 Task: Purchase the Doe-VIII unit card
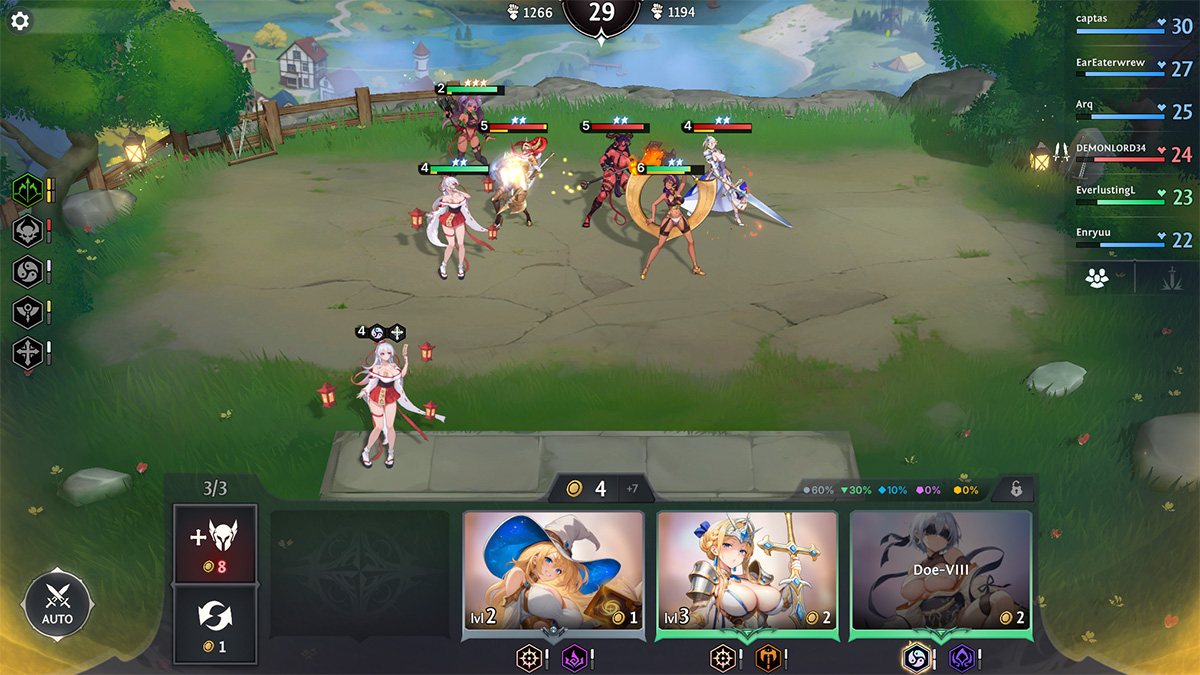[x=940, y=572]
